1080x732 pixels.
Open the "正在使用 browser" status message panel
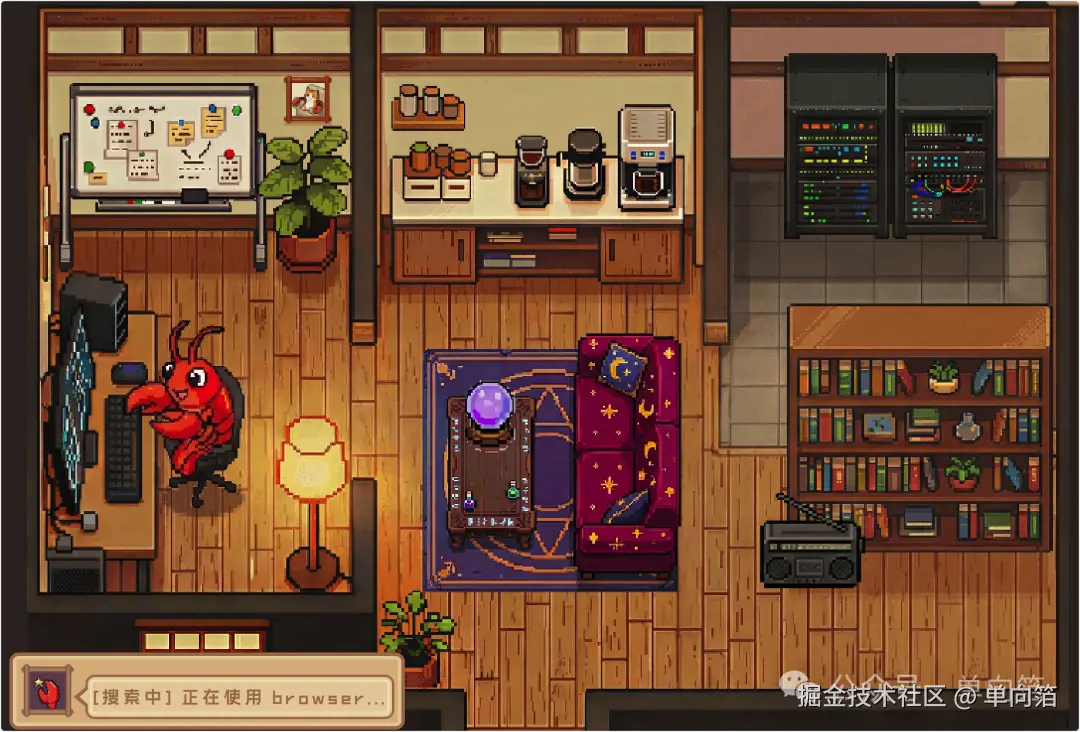pyautogui.click(x=237, y=697)
